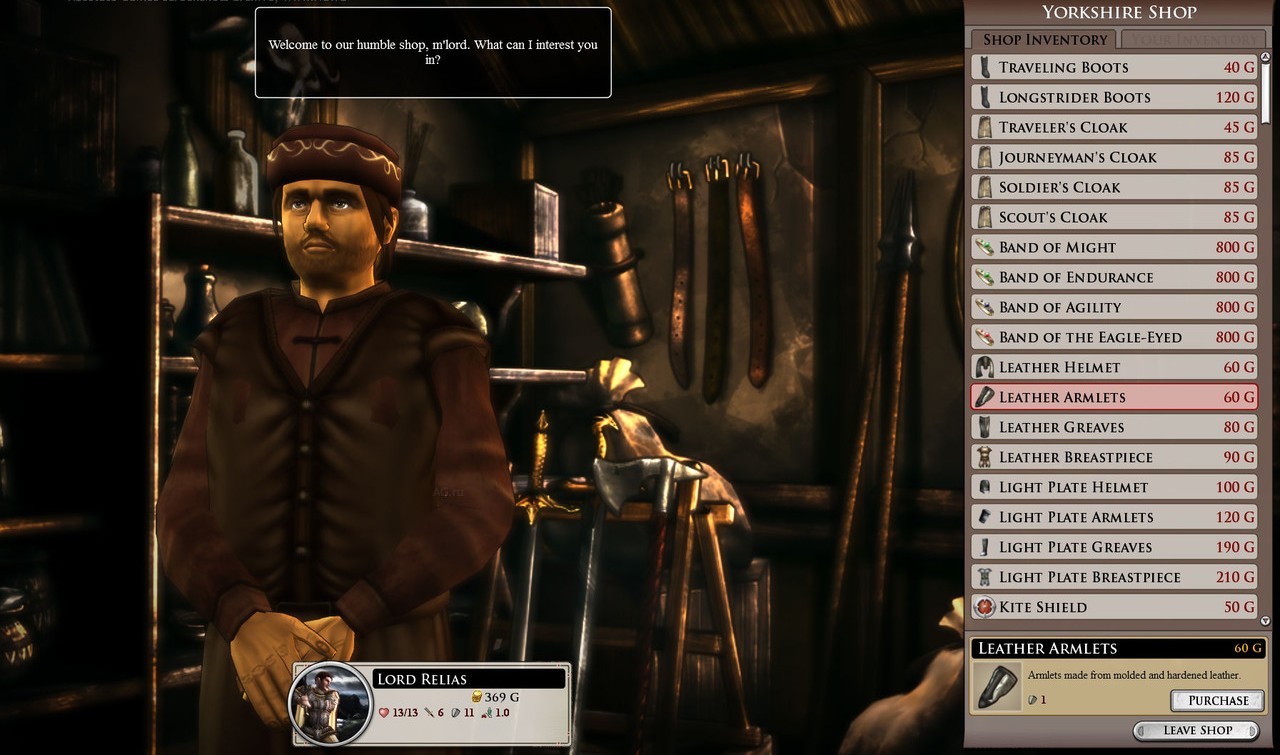
Task: Select Band of the Eagle-Eyed
Action: pyautogui.click(x=1114, y=337)
